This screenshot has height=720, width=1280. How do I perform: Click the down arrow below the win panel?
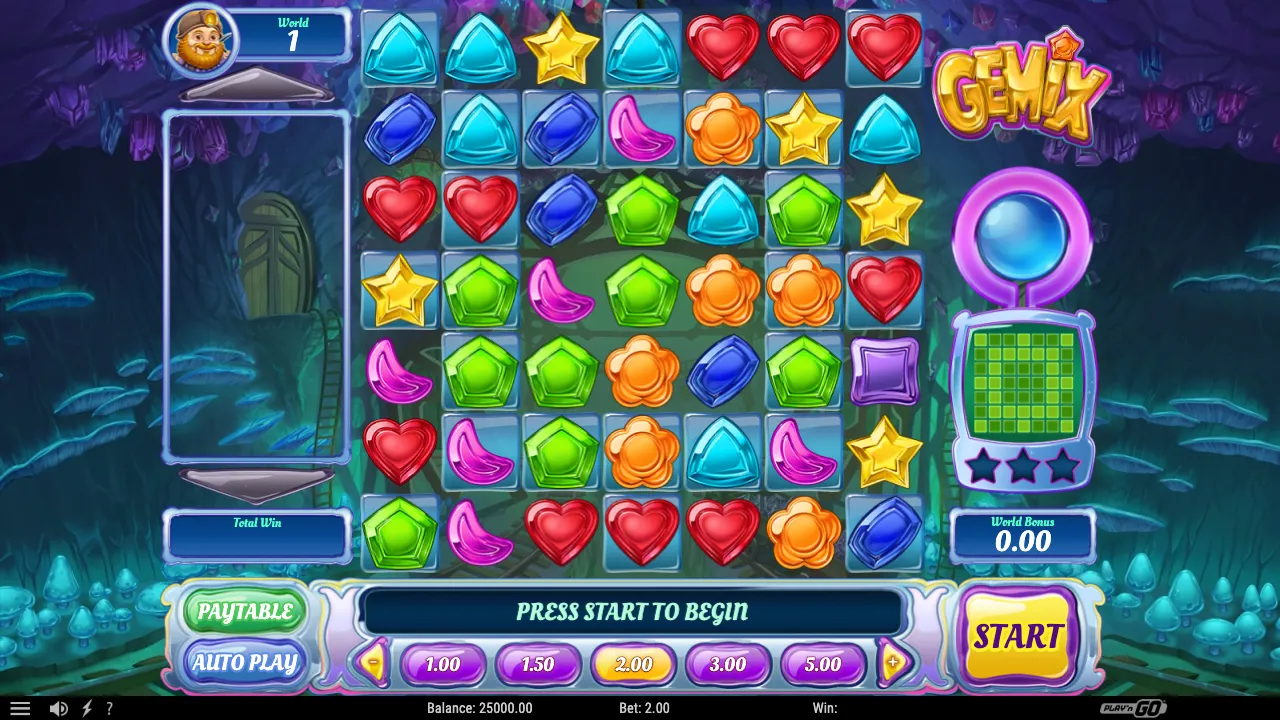[x=256, y=484]
